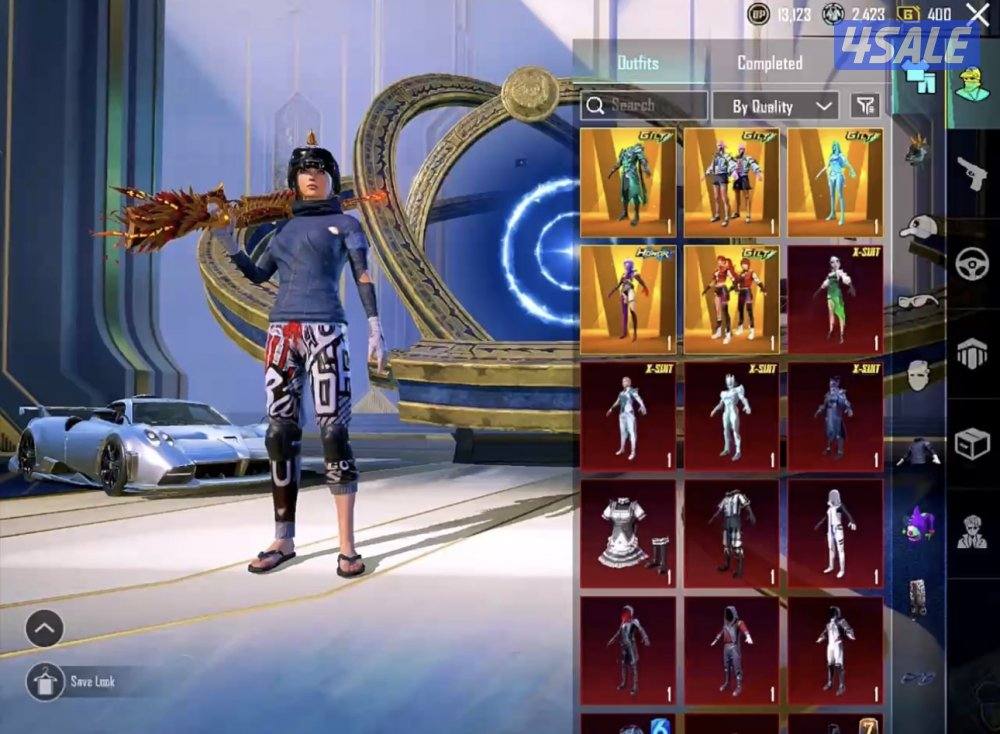Open the vehicle steering wheel category
The width and height of the screenshot is (1000, 734).
coord(971,264)
